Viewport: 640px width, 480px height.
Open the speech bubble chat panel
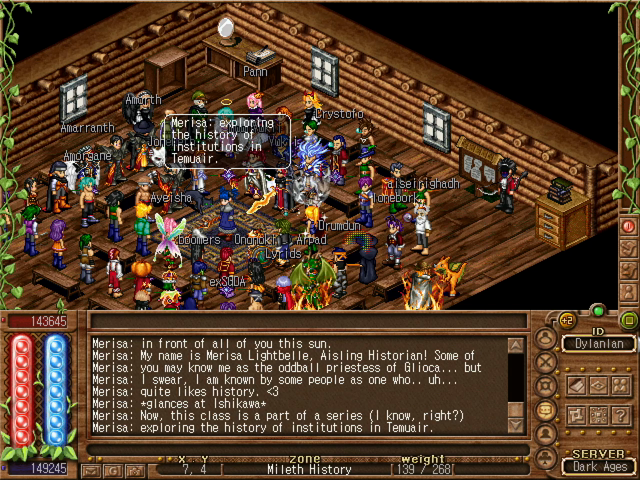coord(546,409)
